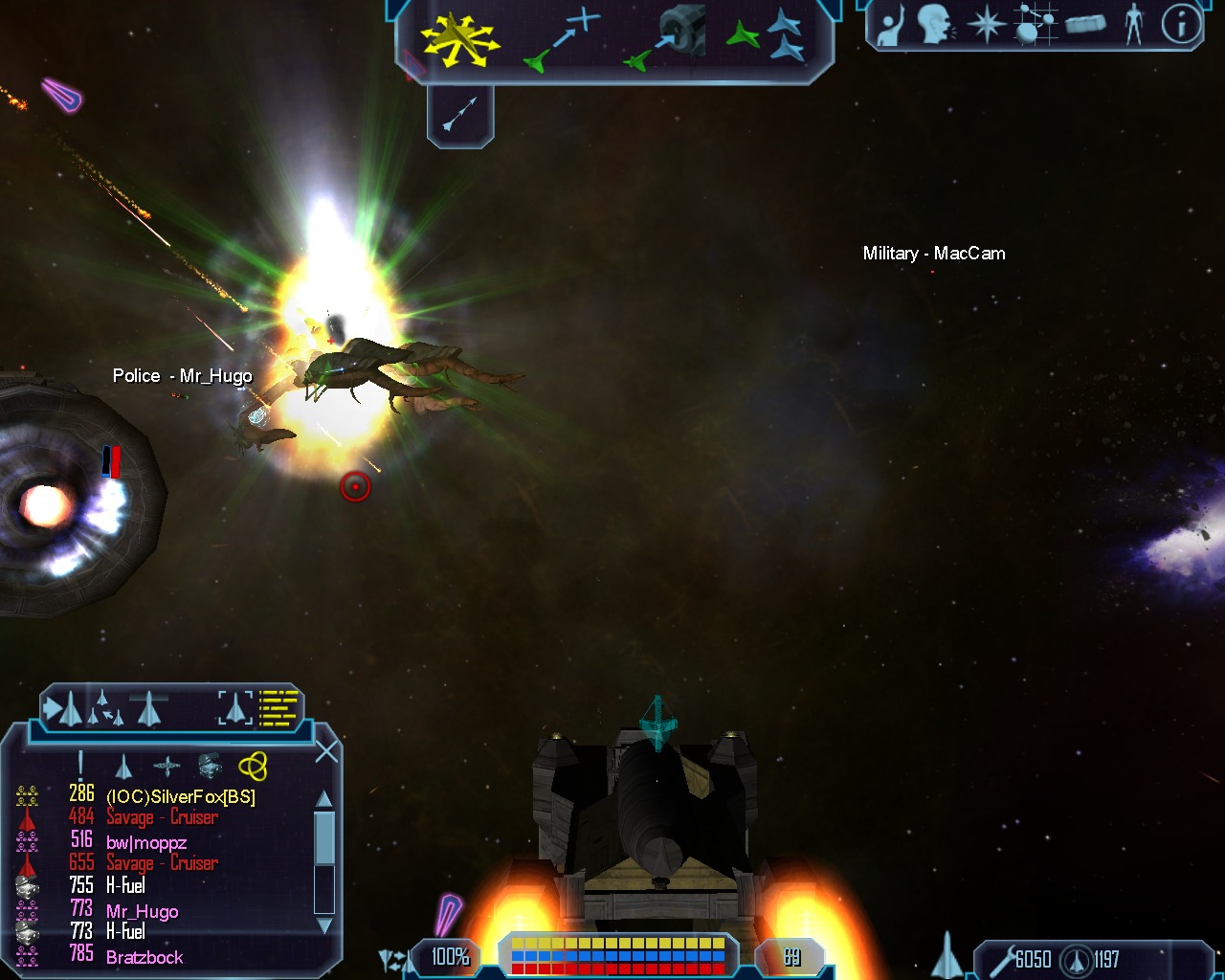This screenshot has height=980, width=1225.
Task: Open the humanoid figure reputation icon
Action: (x=1134, y=25)
